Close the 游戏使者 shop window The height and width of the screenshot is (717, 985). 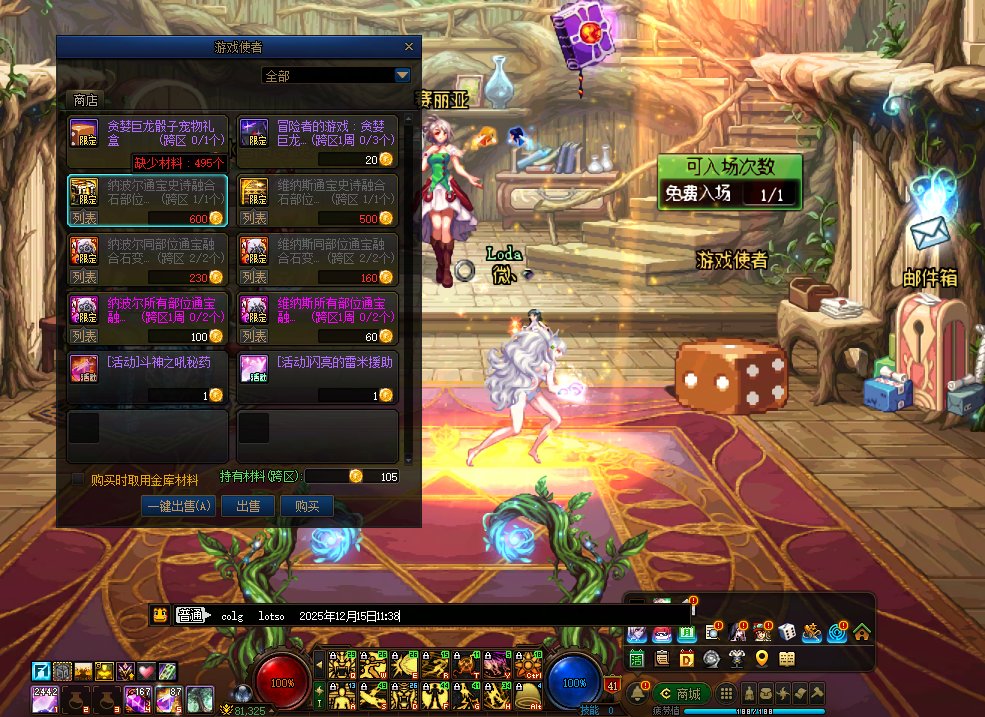pos(408,47)
